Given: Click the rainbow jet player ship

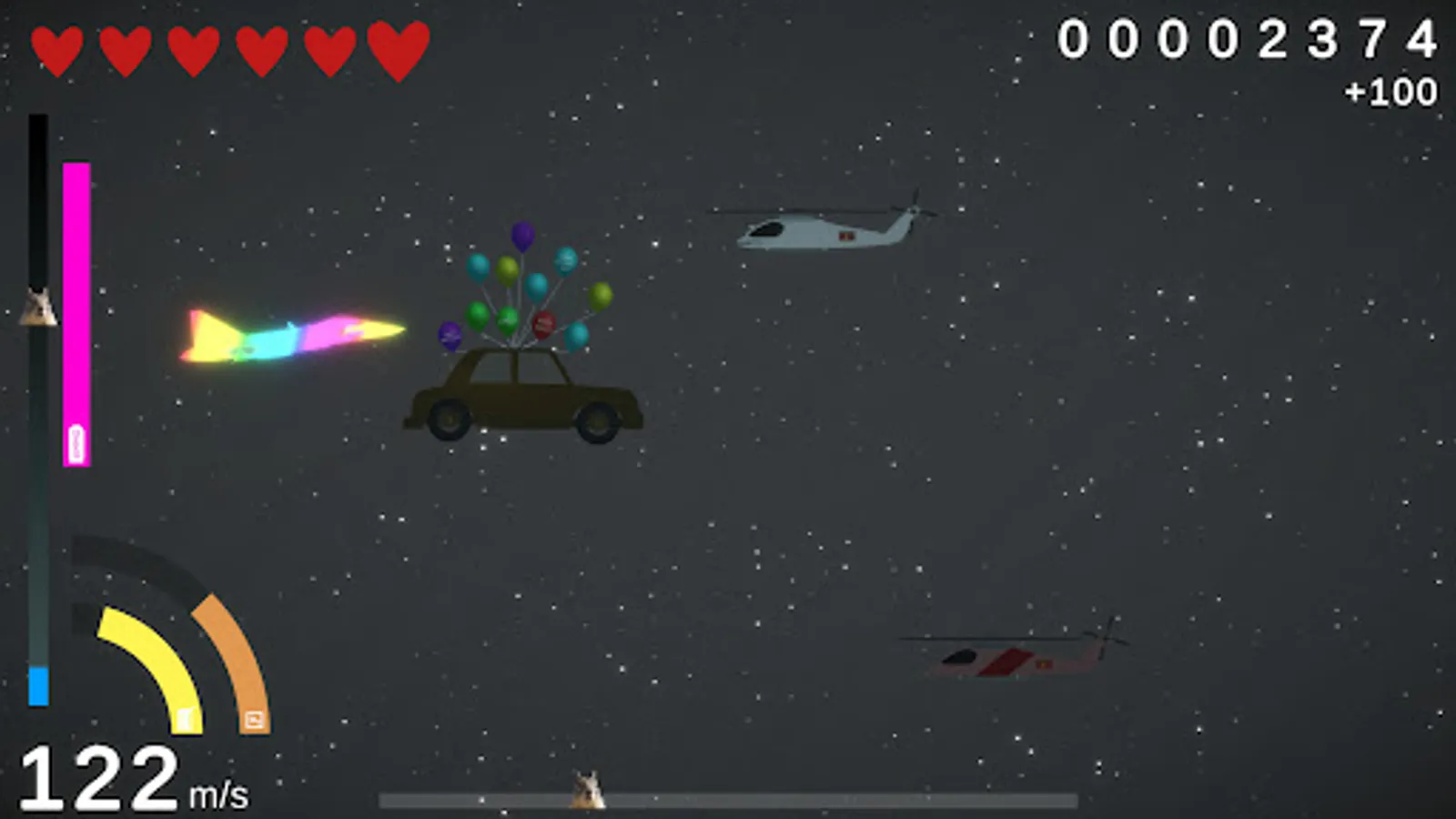Looking at the screenshot, I should [x=291, y=337].
